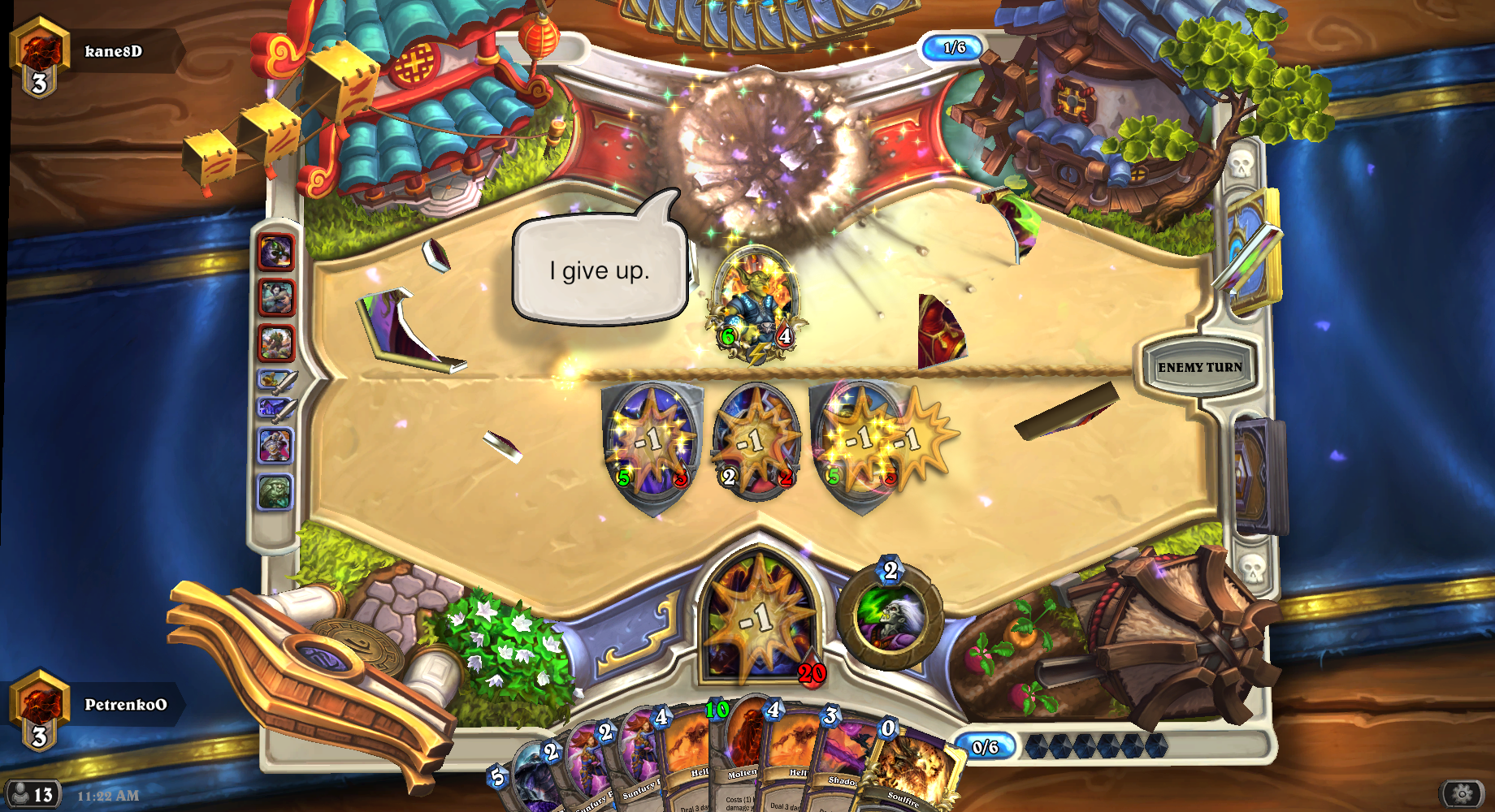Open the settings gear menu
Screen dimensions: 1495x812
[x=1462, y=793]
